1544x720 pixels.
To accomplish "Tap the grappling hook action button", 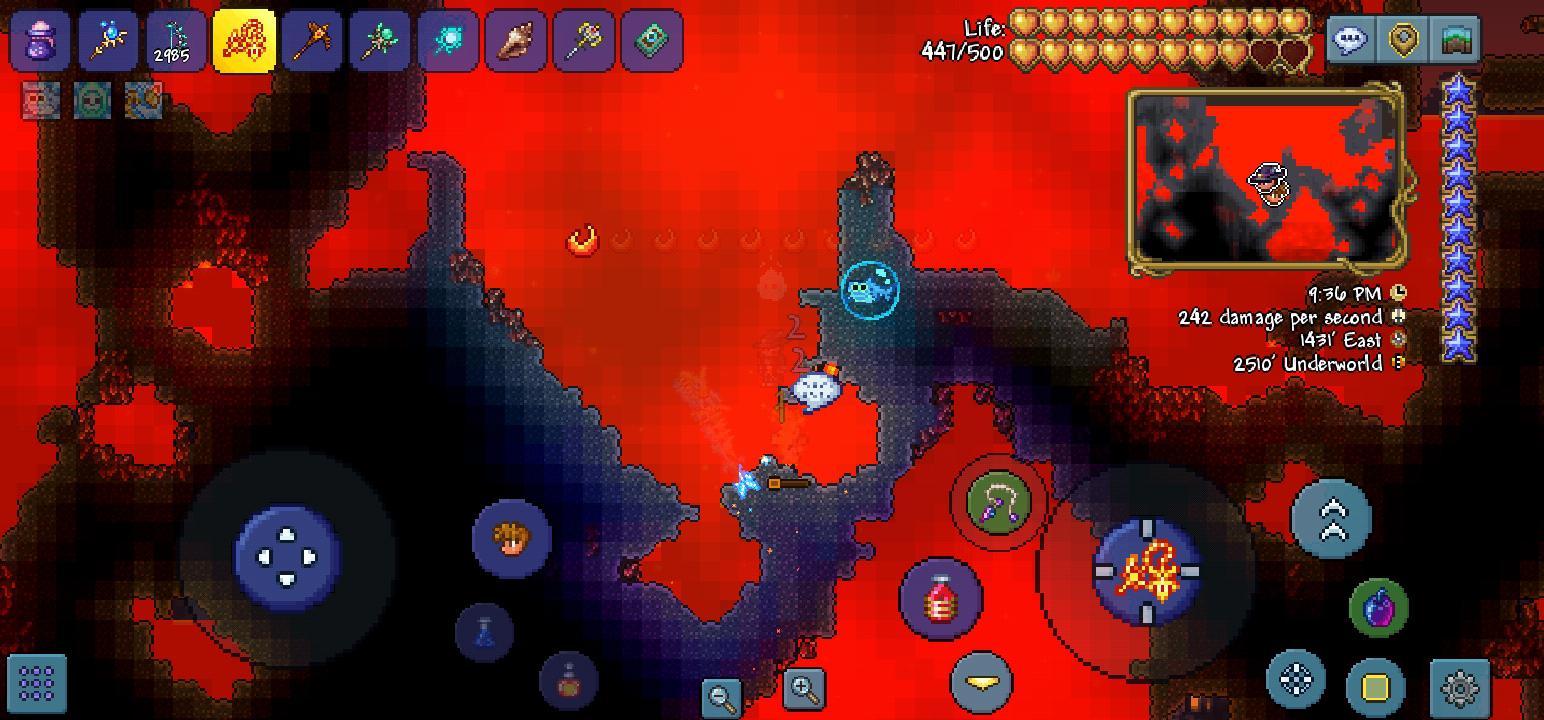I will 997,502.
